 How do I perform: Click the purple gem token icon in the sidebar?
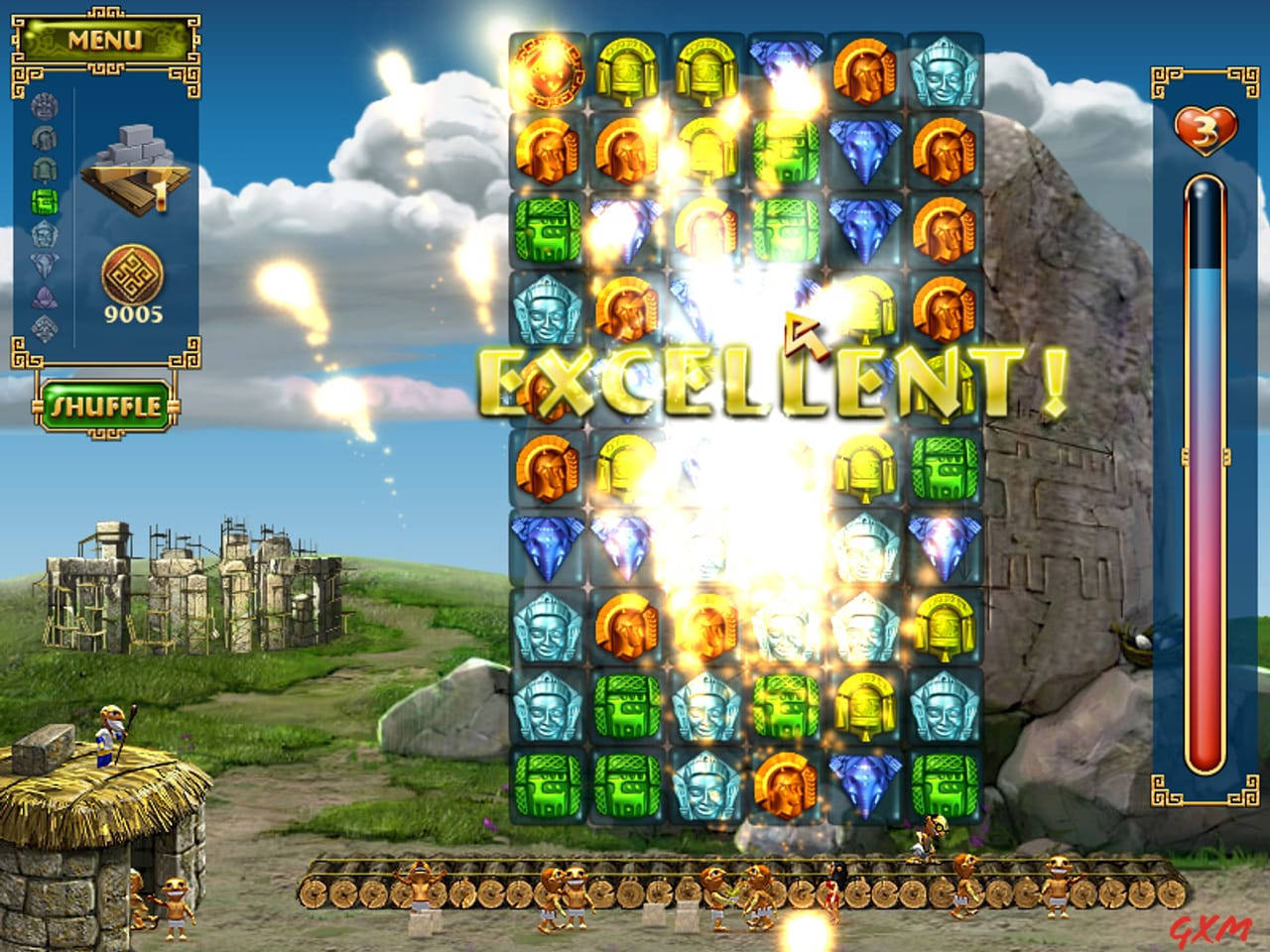click(x=45, y=297)
